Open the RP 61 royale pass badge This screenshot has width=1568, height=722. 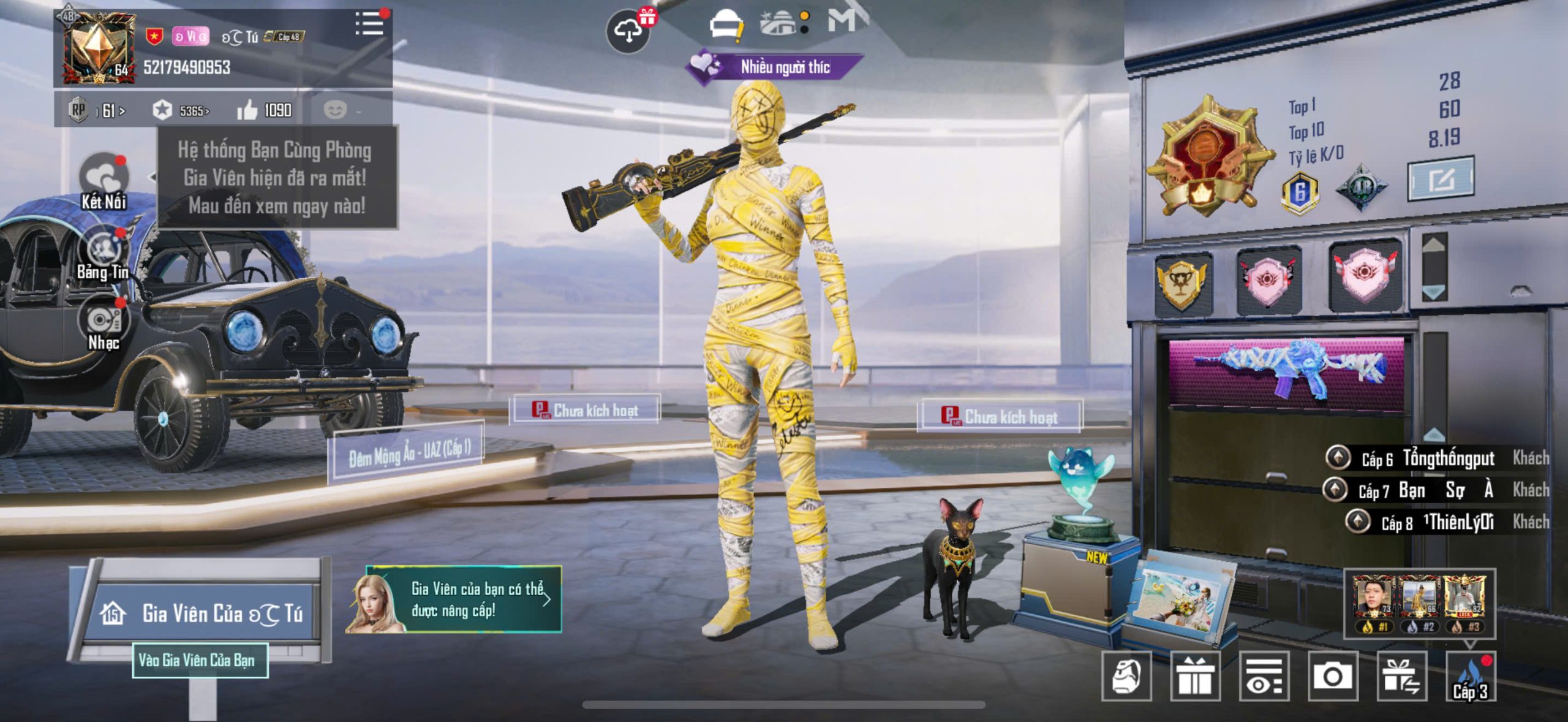pos(97,110)
